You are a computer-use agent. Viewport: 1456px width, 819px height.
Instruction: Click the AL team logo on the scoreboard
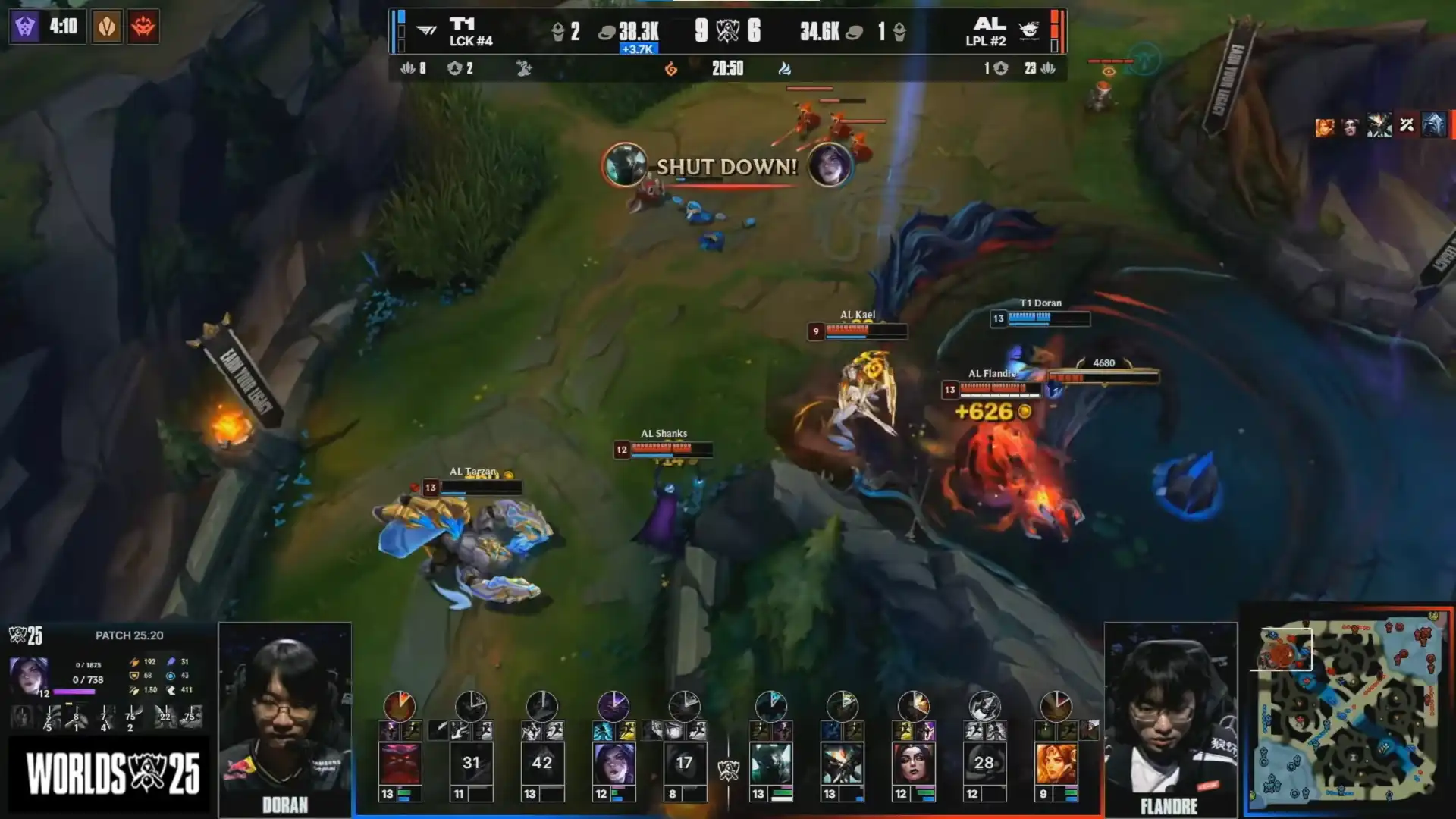pos(1028,31)
